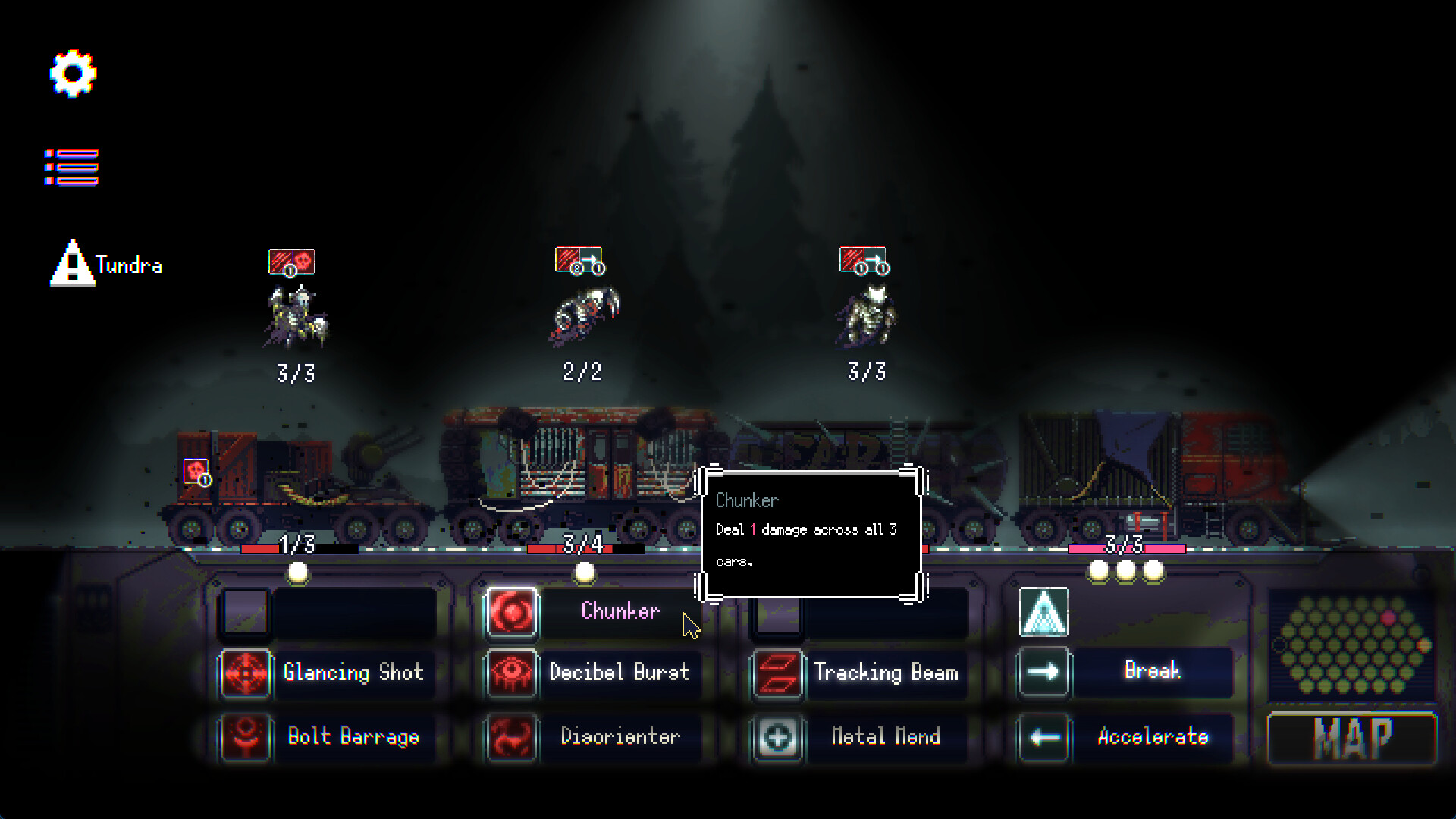The image size is (1456, 819).
Task: Activate the Bolt Barrage skill icon
Action: click(x=244, y=736)
